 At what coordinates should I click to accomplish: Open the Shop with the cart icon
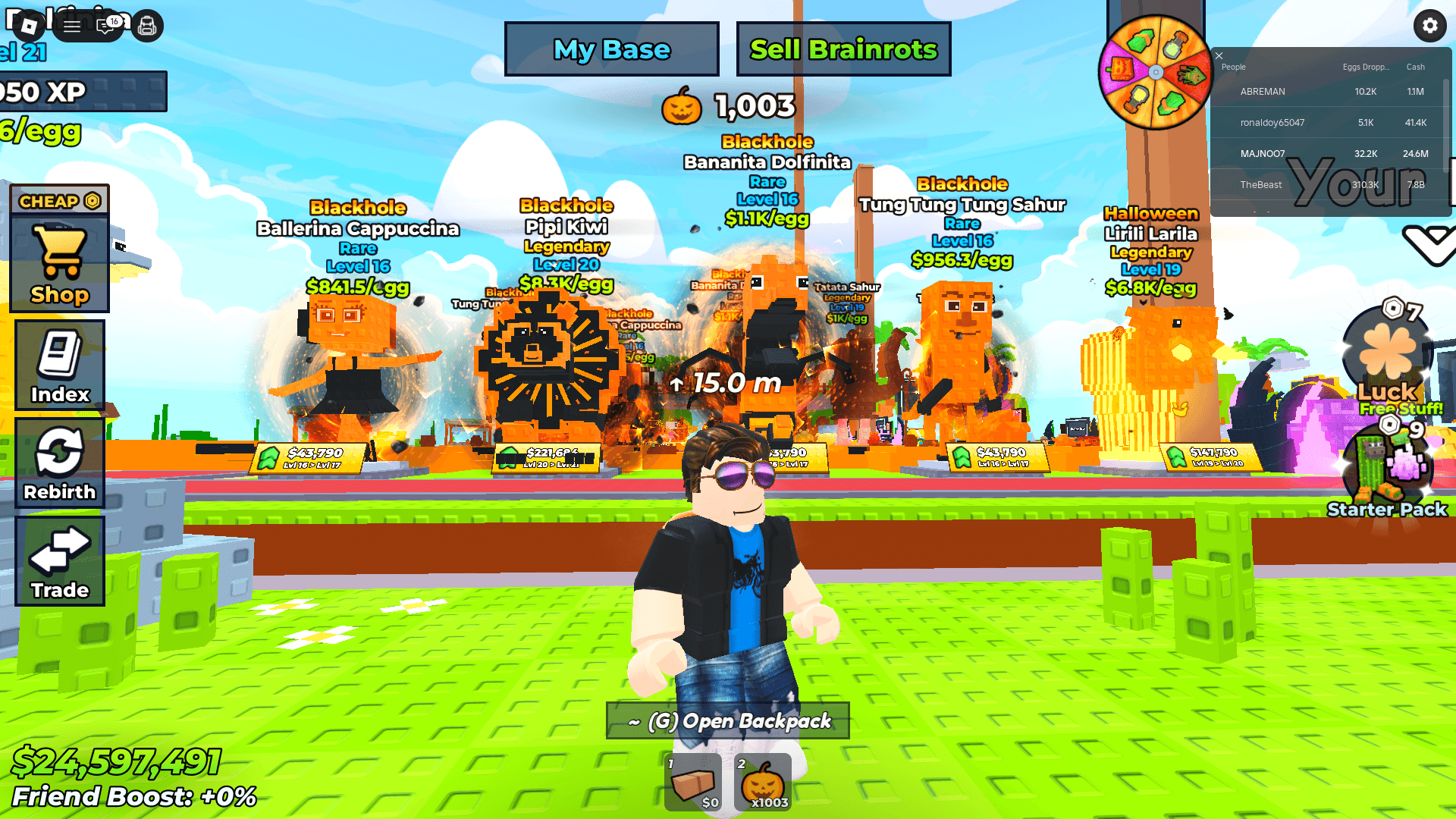coord(59,262)
